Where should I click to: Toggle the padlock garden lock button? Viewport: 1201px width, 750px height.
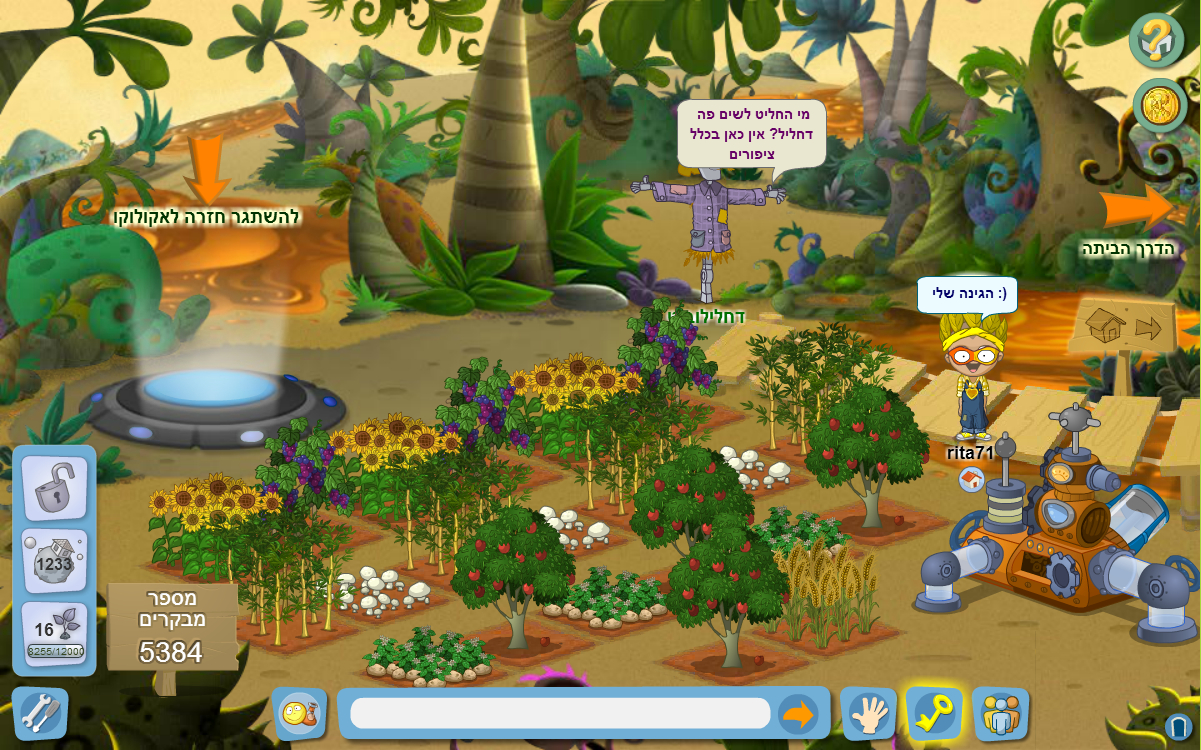pyautogui.click(x=54, y=487)
